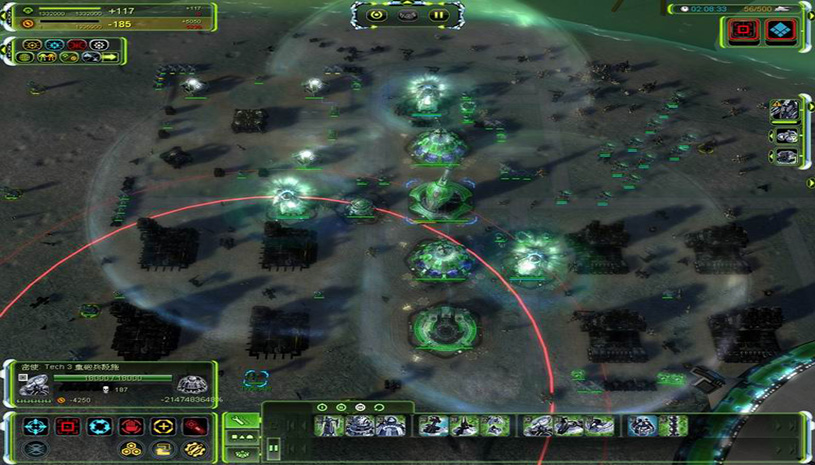Click the yellow arrow button in top-left toolbar

(x=108, y=58)
